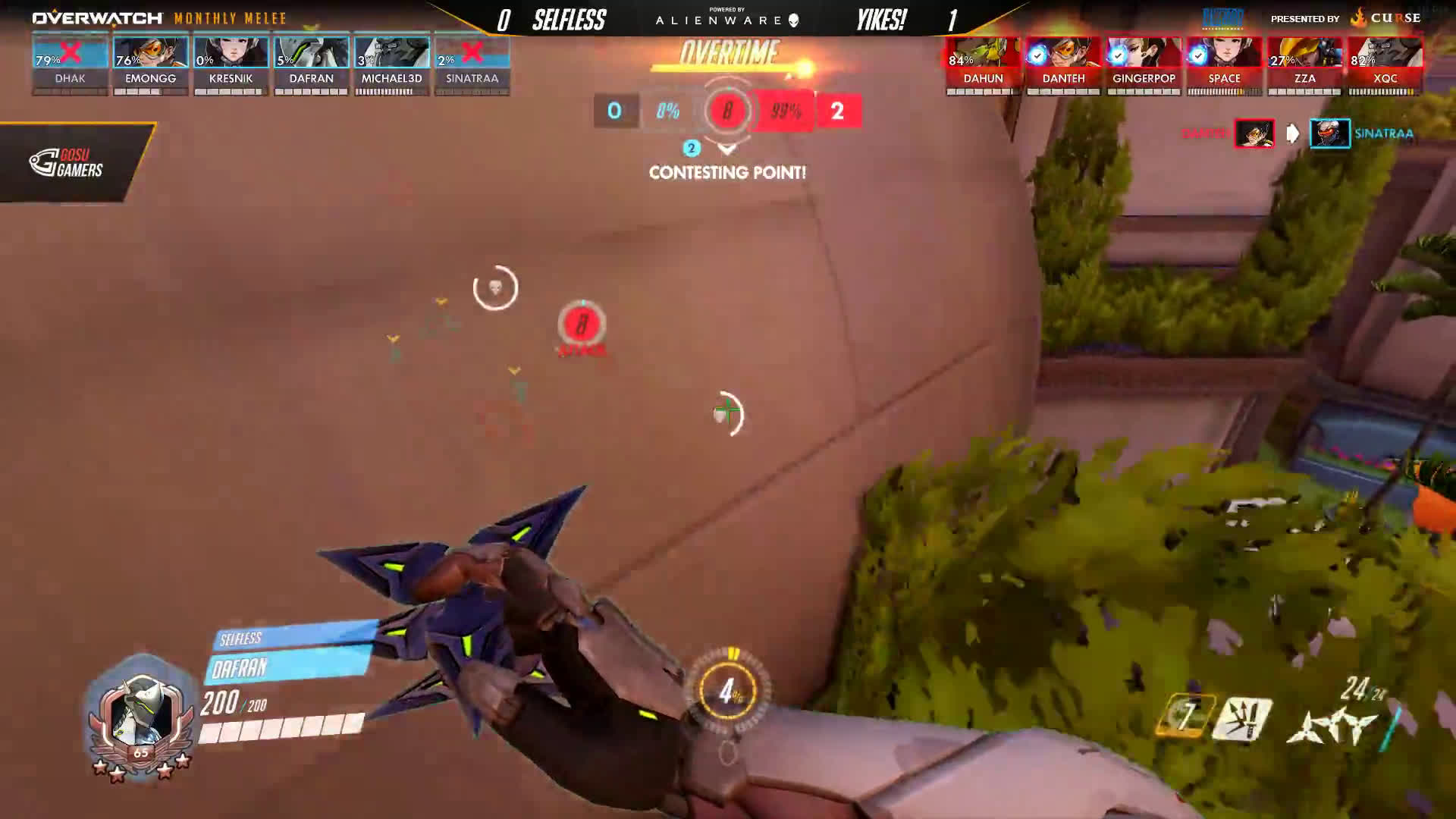
Task: Activate the Swift Strike ability icon
Action: [x=1184, y=717]
